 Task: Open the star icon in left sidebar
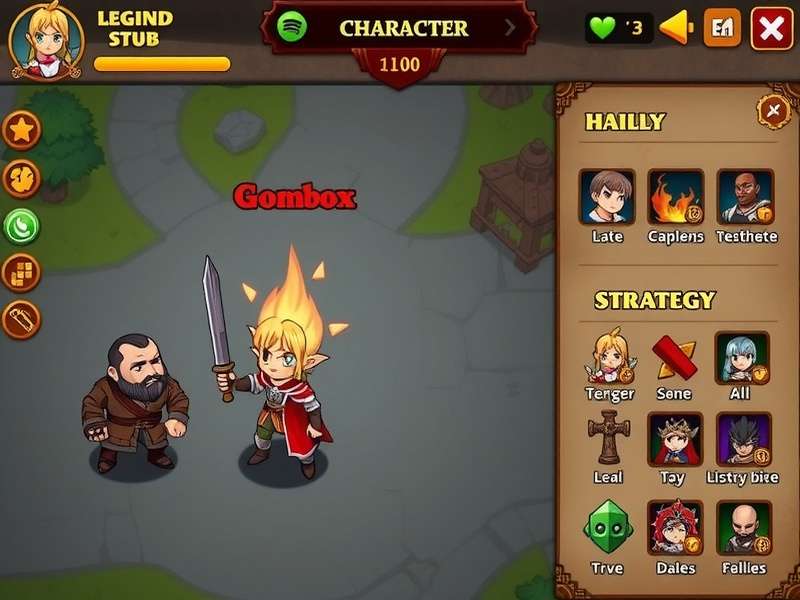(22, 130)
